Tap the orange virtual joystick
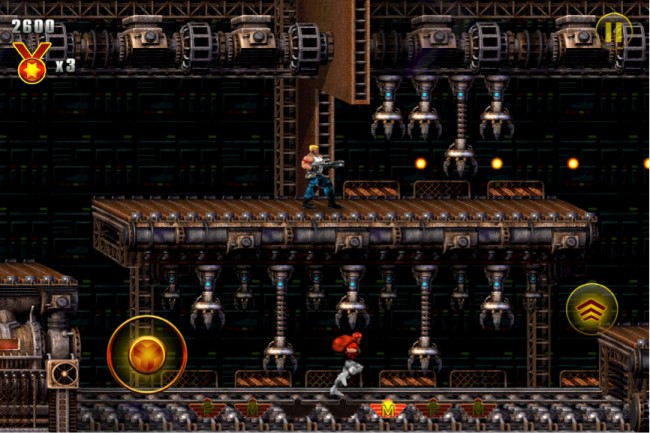The height and width of the screenshot is (433, 650). 146,354
